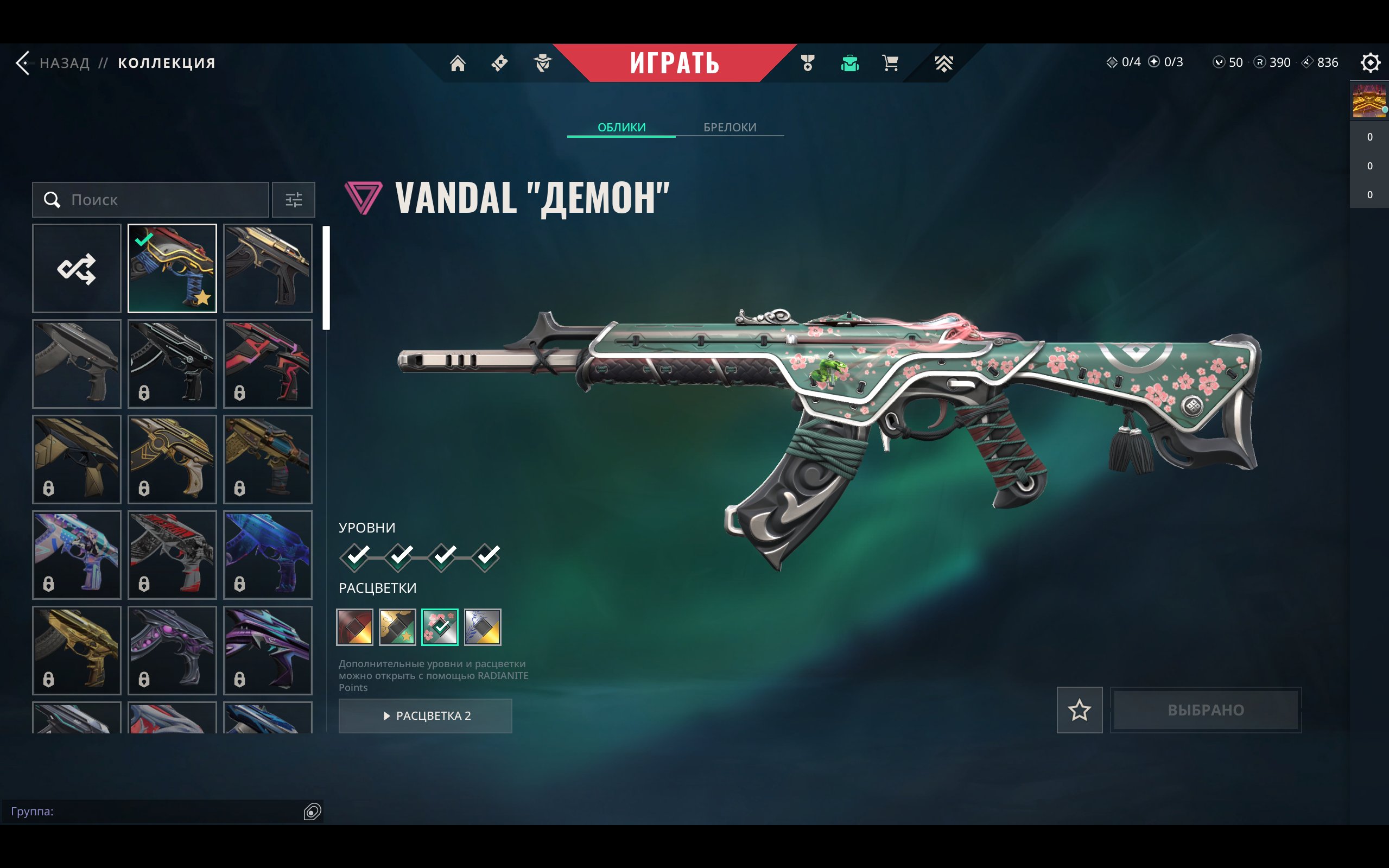
Task: Open the Settings gear icon
Action: (1371, 62)
